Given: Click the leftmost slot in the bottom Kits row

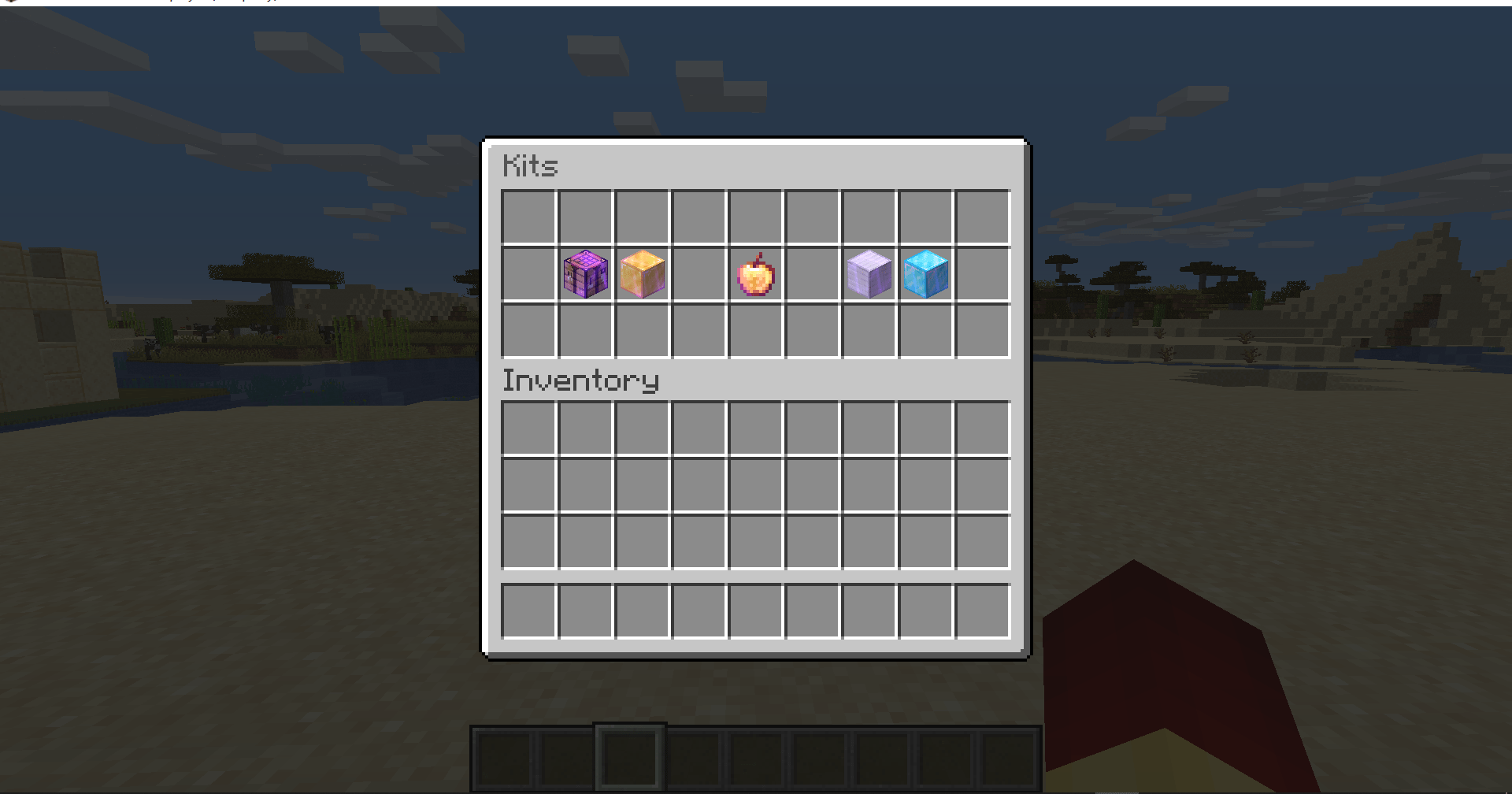Looking at the screenshot, I should pos(527,331).
